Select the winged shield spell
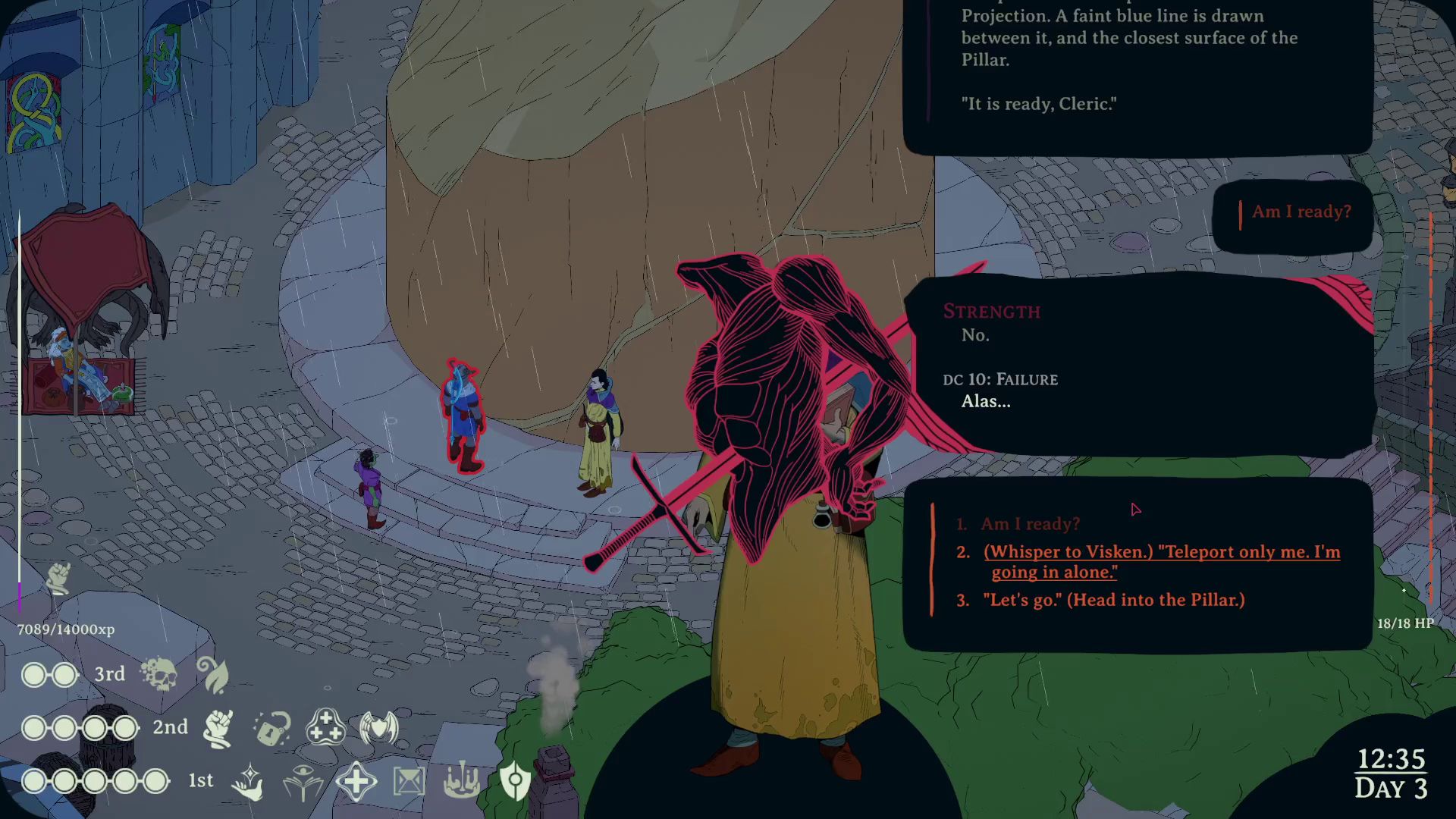 pos(378,728)
